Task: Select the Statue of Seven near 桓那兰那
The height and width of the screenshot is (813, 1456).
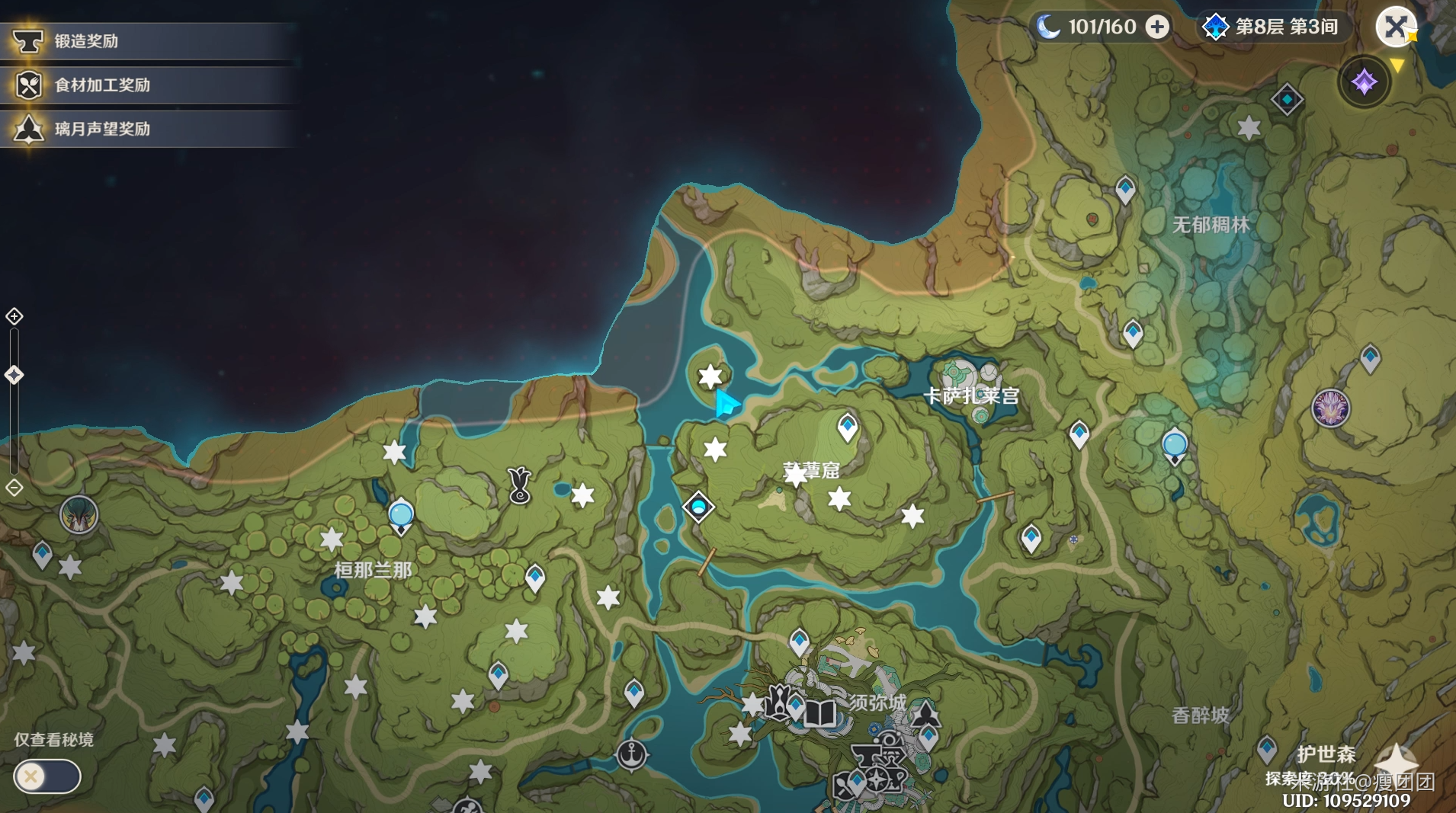Action: coord(401,516)
